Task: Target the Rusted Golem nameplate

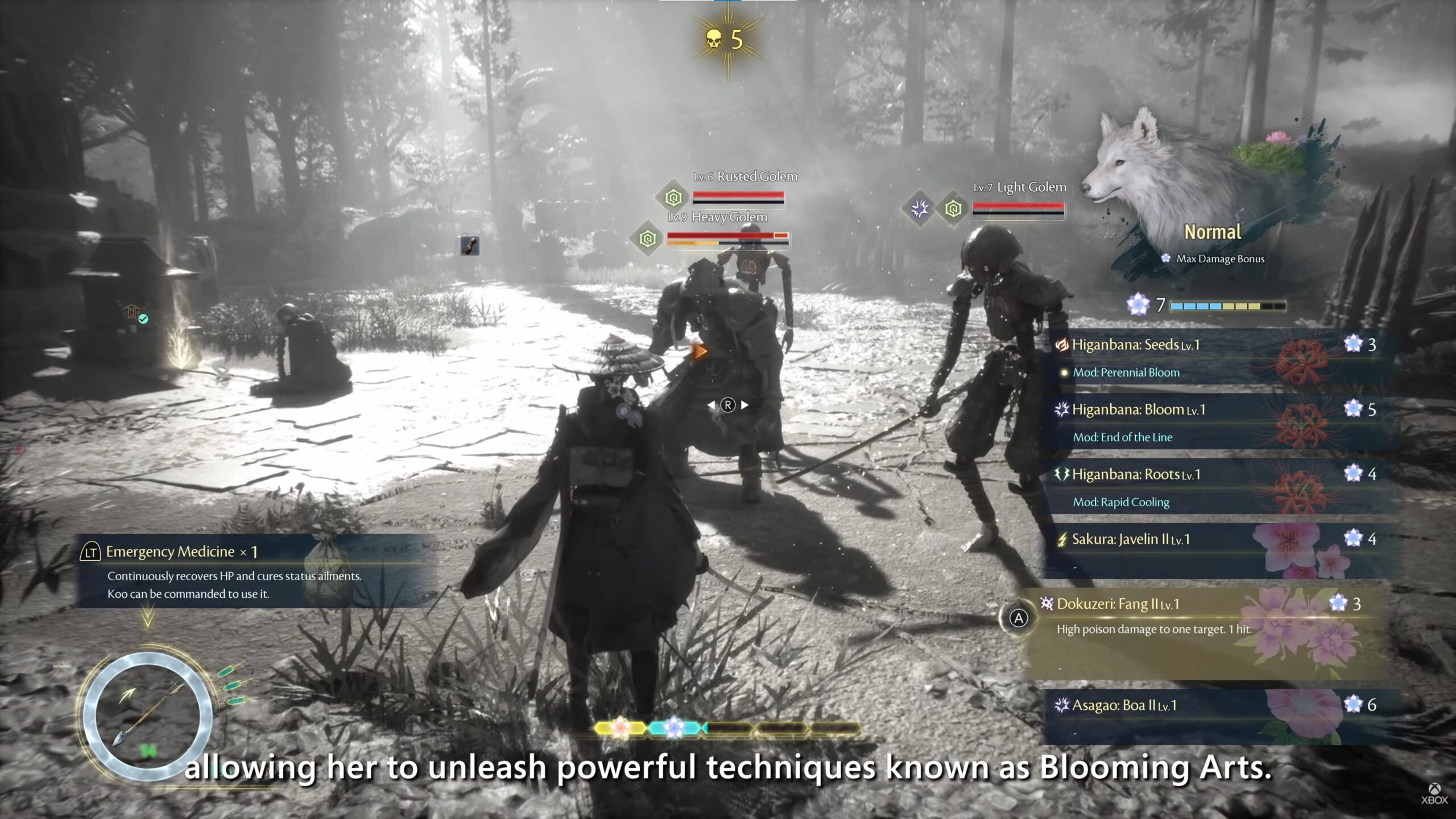Action: 745,177
